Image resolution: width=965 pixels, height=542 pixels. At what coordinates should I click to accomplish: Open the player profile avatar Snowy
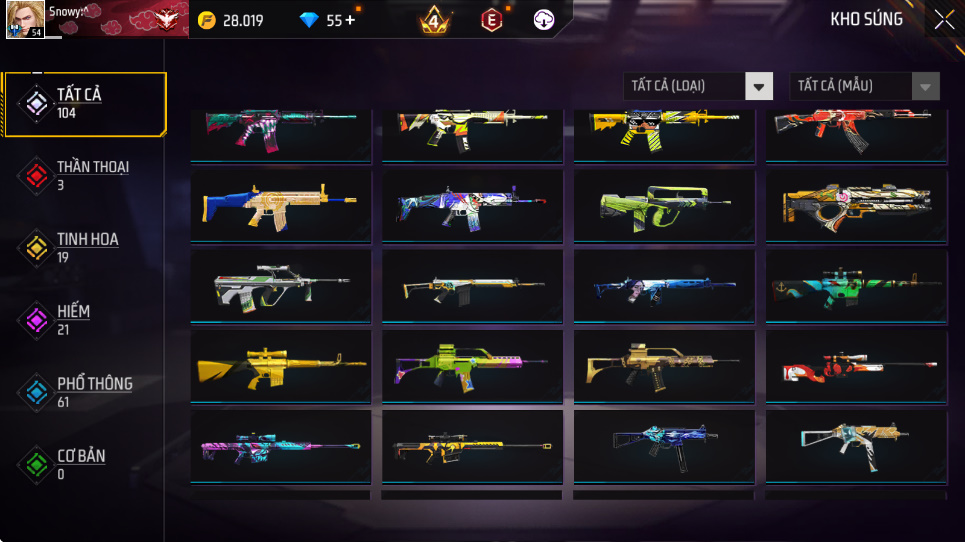tap(24, 20)
